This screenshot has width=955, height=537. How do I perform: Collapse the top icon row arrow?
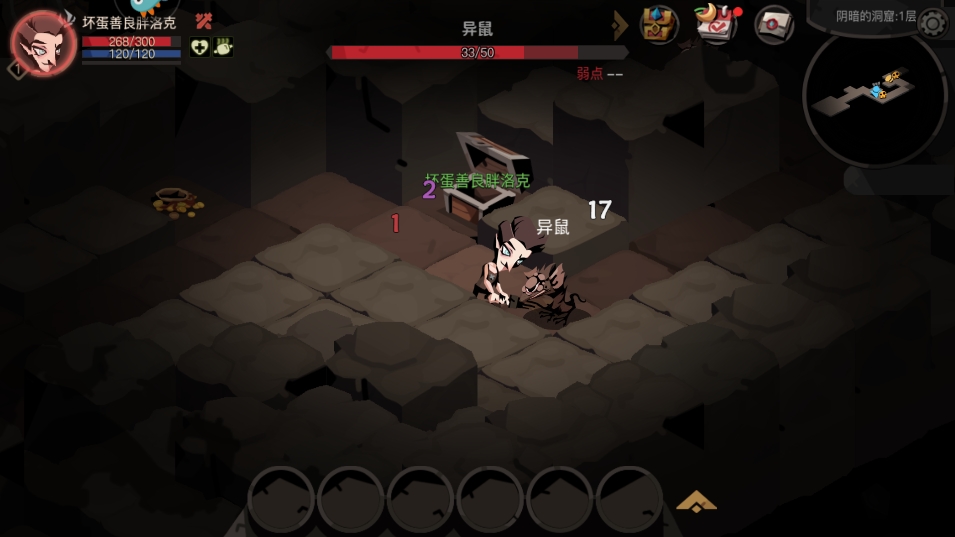coord(621,24)
